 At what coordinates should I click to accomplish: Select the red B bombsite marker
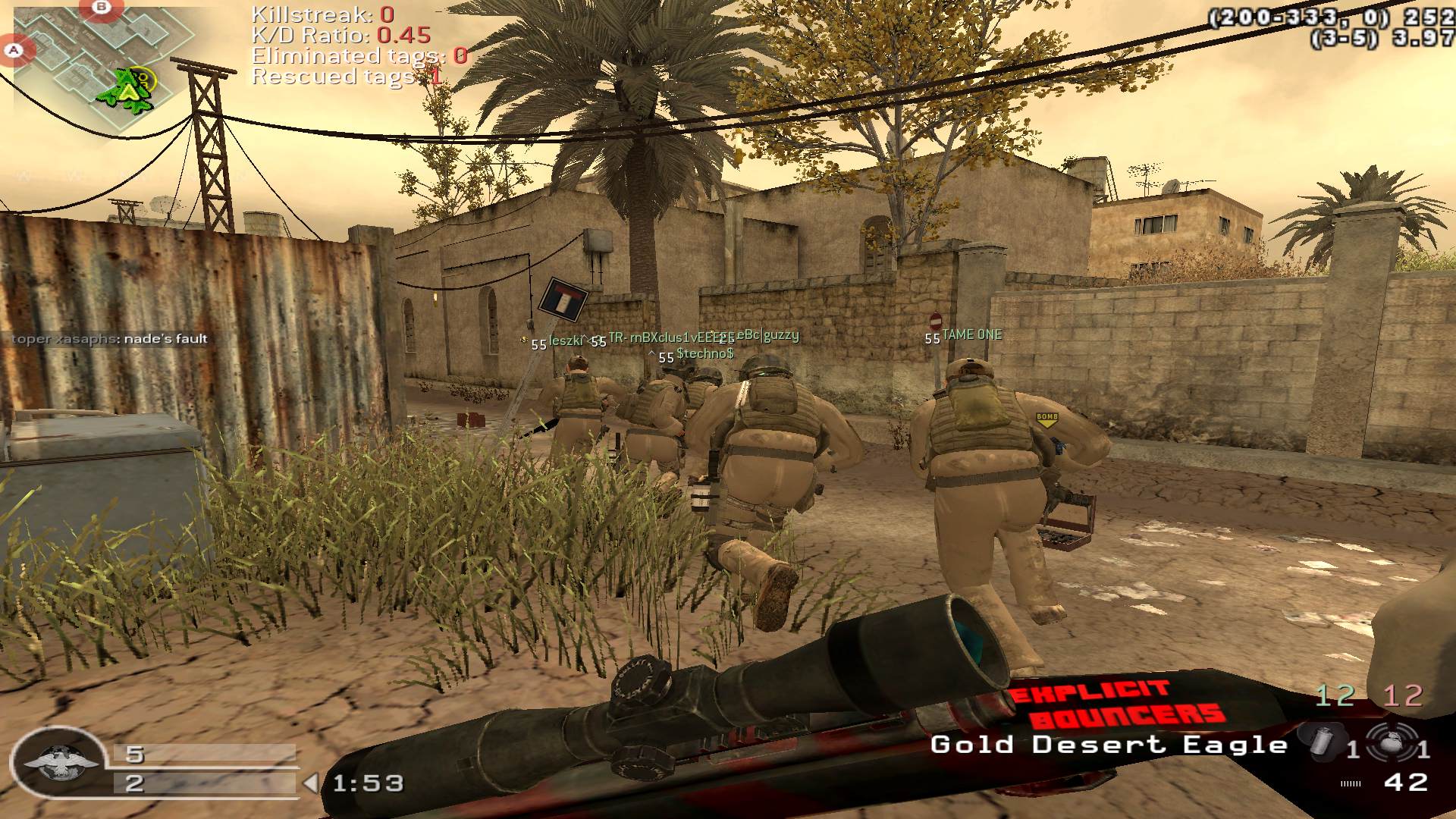coord(101,7)
